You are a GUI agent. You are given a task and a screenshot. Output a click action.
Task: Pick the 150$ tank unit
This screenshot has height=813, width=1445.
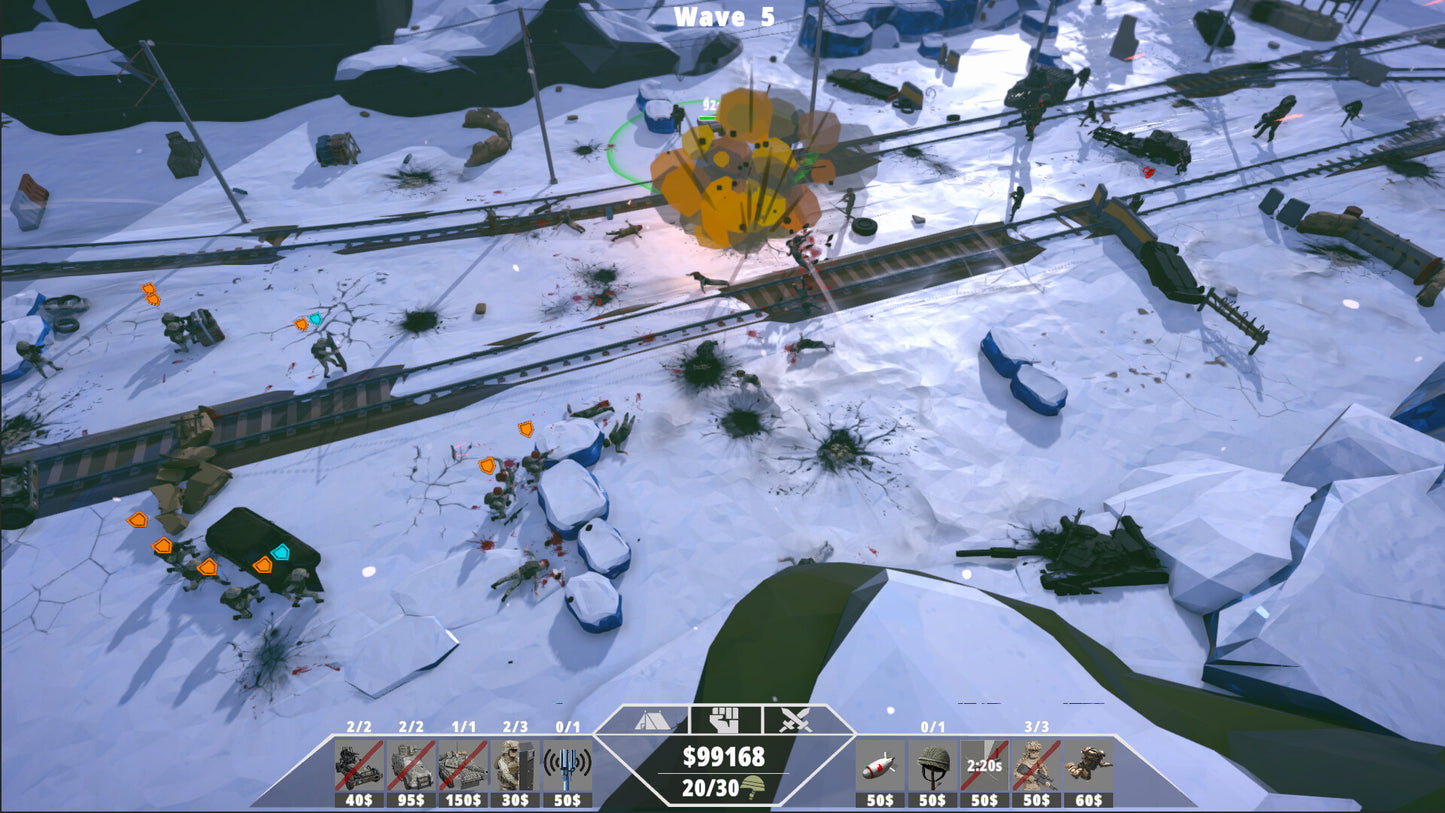(463, 766)
